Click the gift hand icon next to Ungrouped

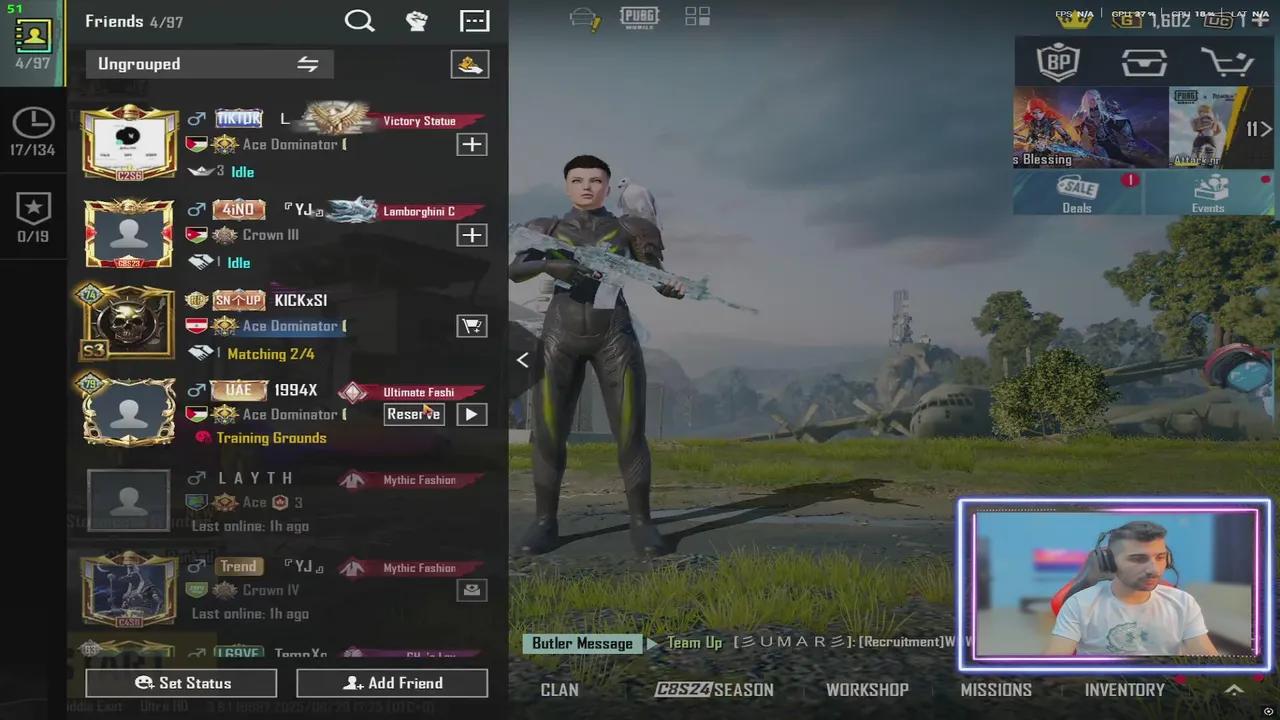469,63
